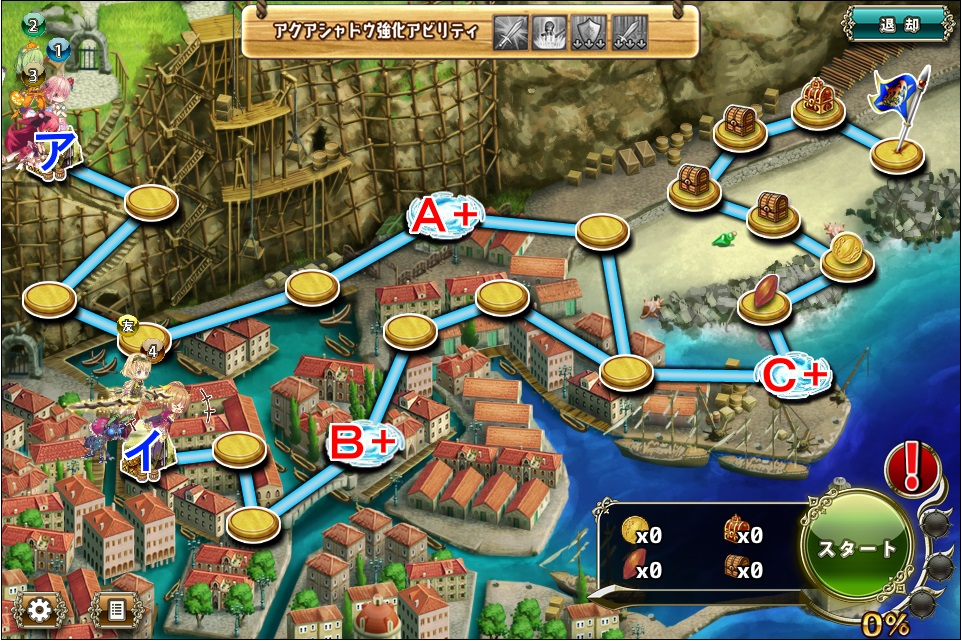Select starting point イ
The image size is (962, 641).
point(144,455)
